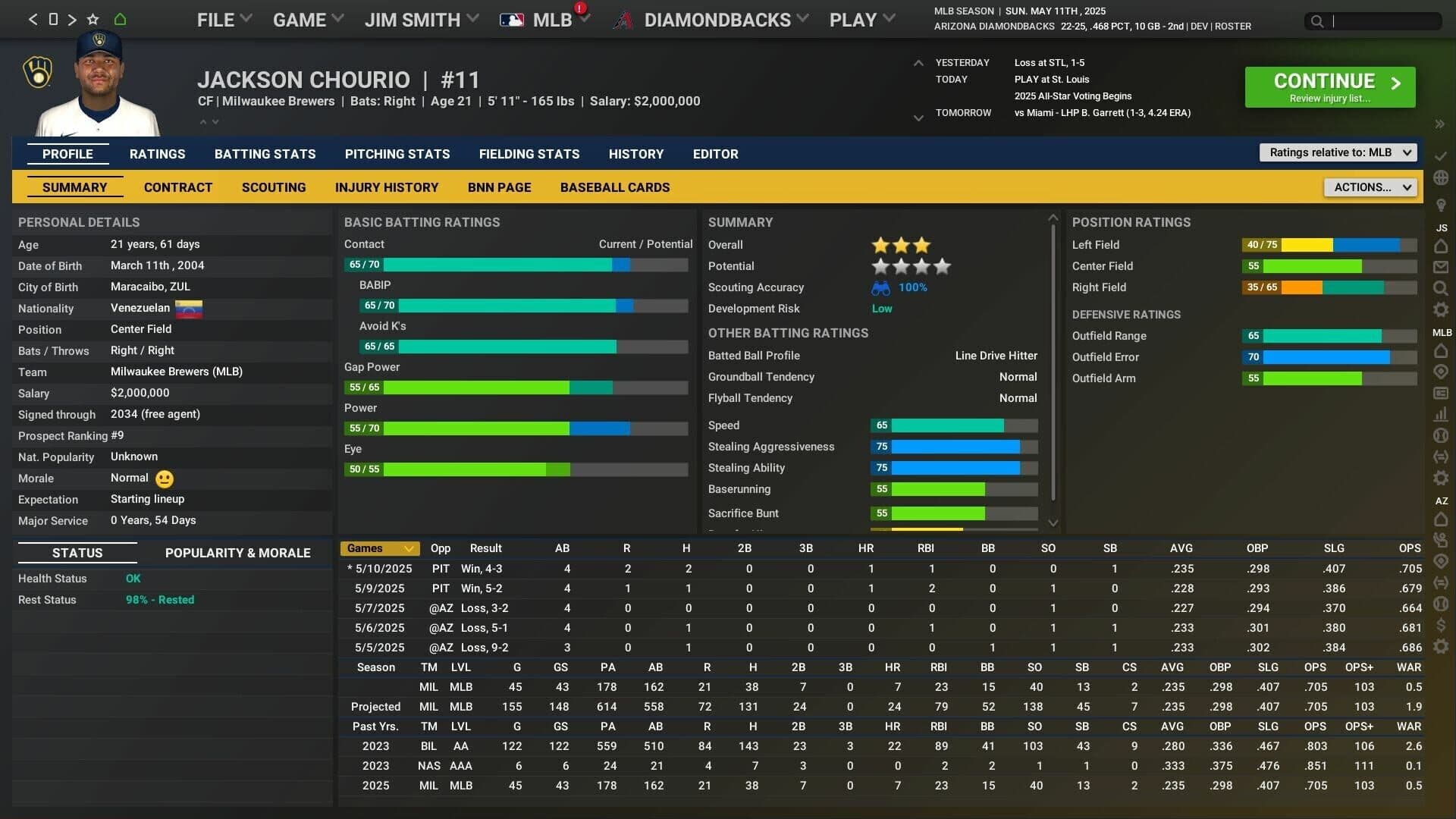
Task: Bookmark this page using the star icon
Action: point(92,19)
